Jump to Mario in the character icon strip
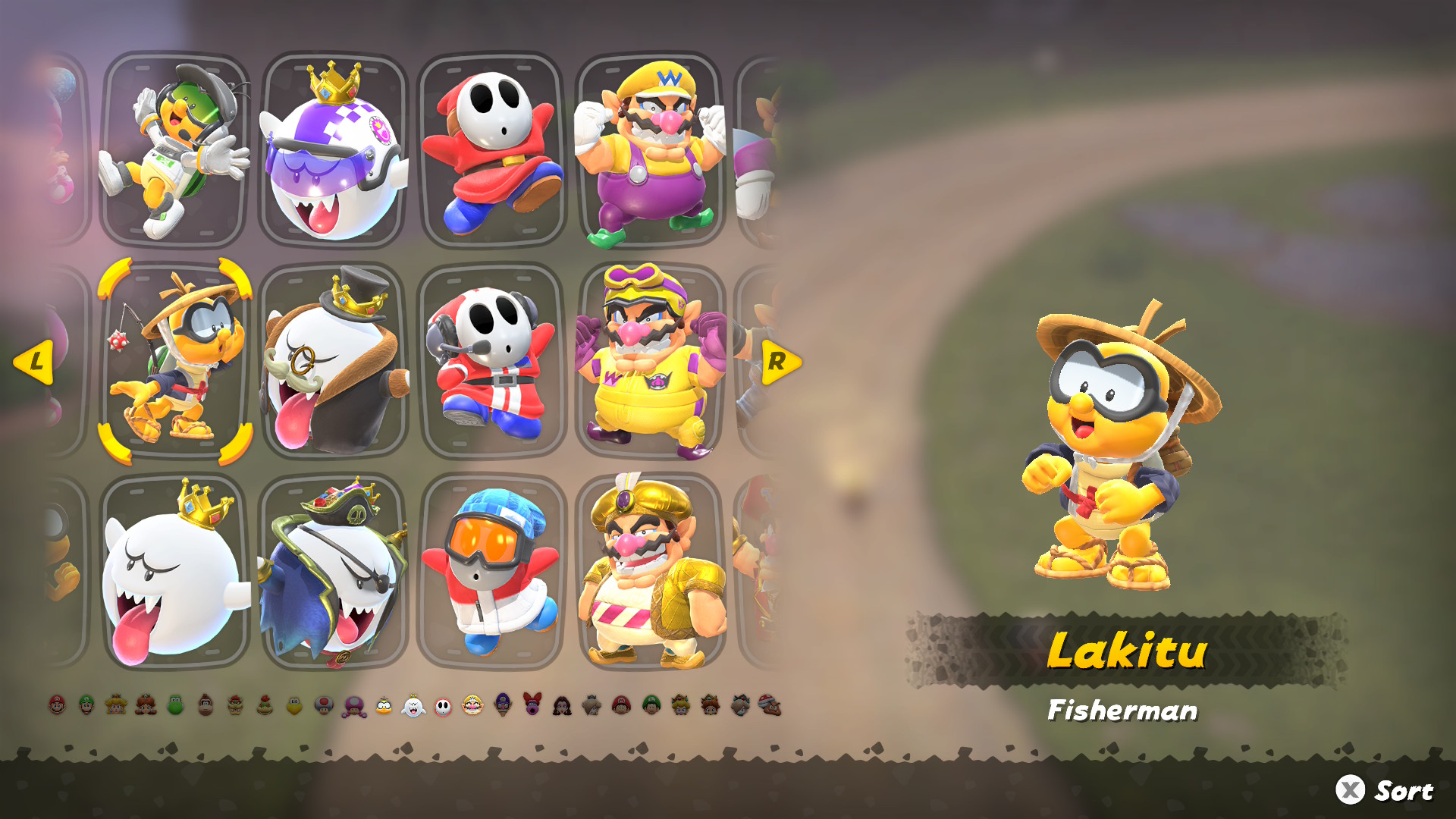This screenshot has height=819, width=1456. click(58, 705)
